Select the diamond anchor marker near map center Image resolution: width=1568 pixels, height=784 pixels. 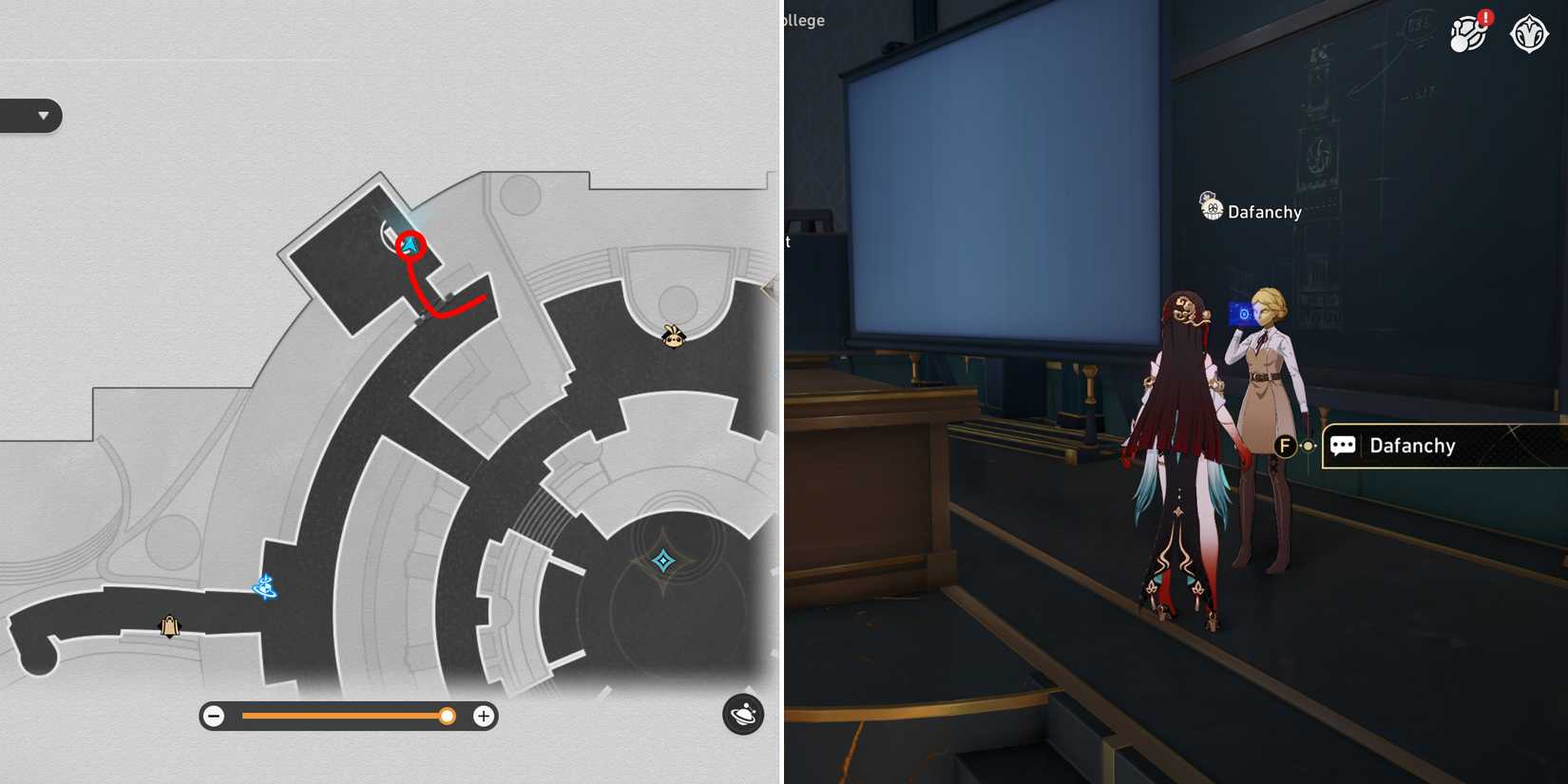663,562
